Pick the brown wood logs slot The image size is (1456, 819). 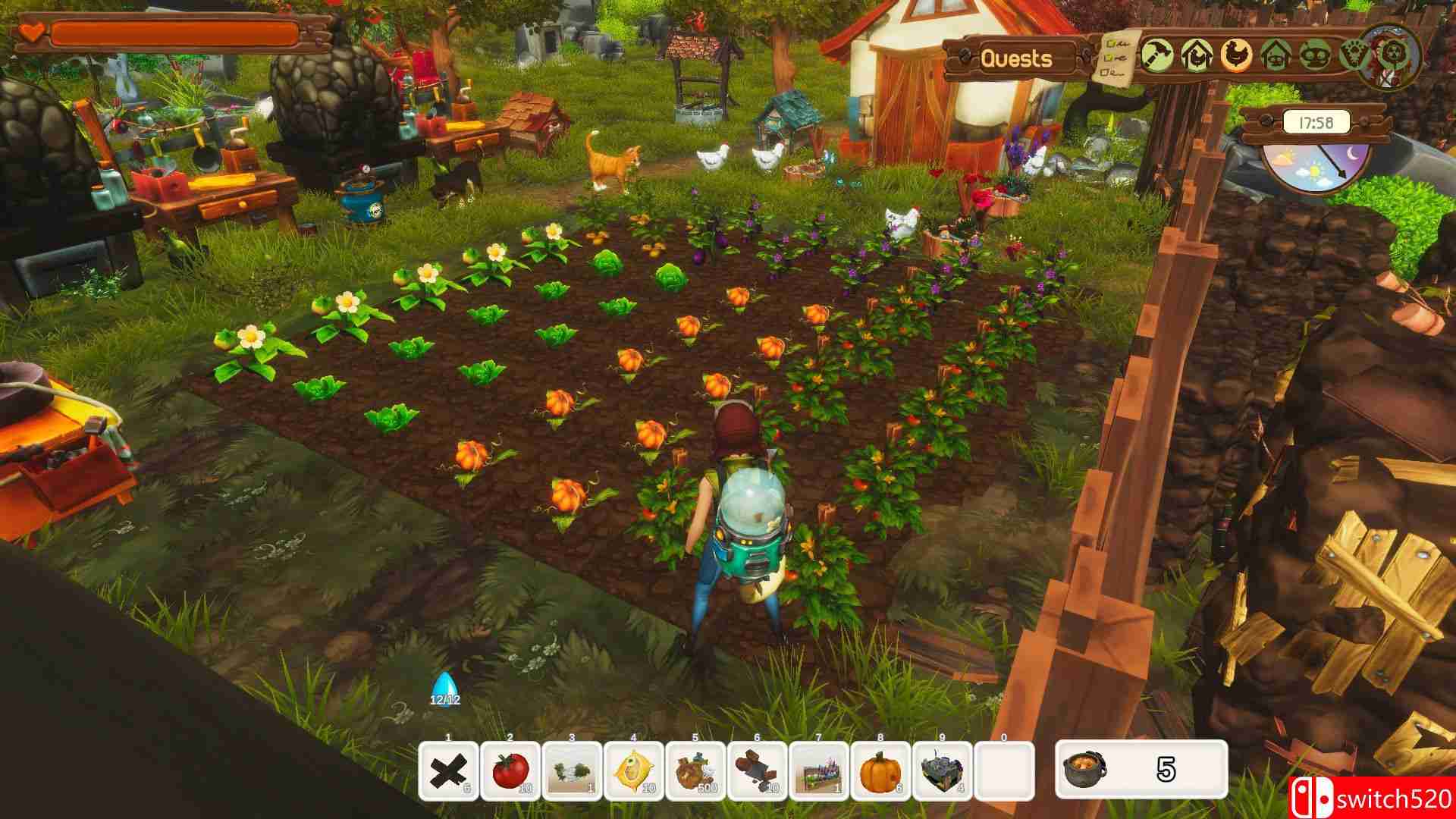click(758, 771)
